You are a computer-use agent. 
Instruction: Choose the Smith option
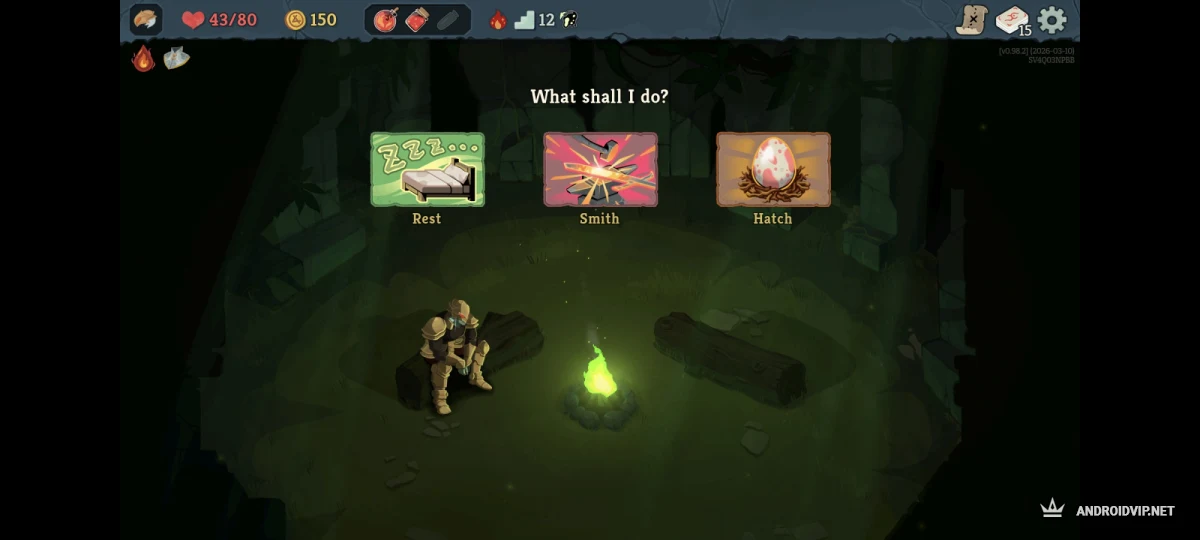coord(600,170)
